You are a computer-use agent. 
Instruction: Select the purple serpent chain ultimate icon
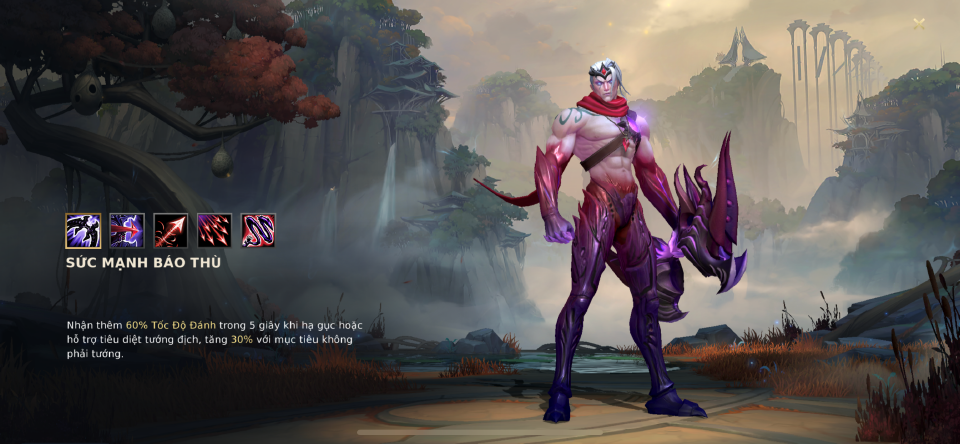(258, 231)
